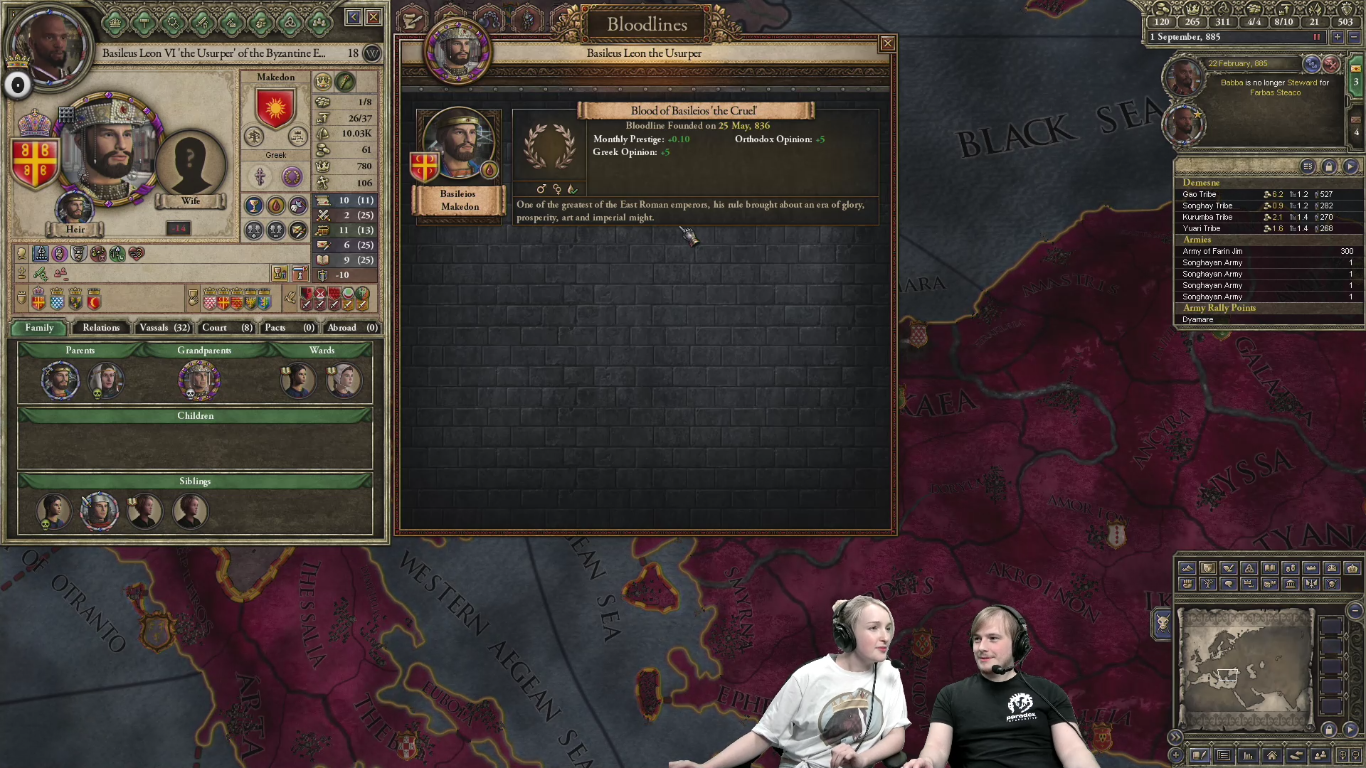Unpause the game with the pause control
The height and width of the screenshot is (768, 1366).
click(x=1317, y=36)
